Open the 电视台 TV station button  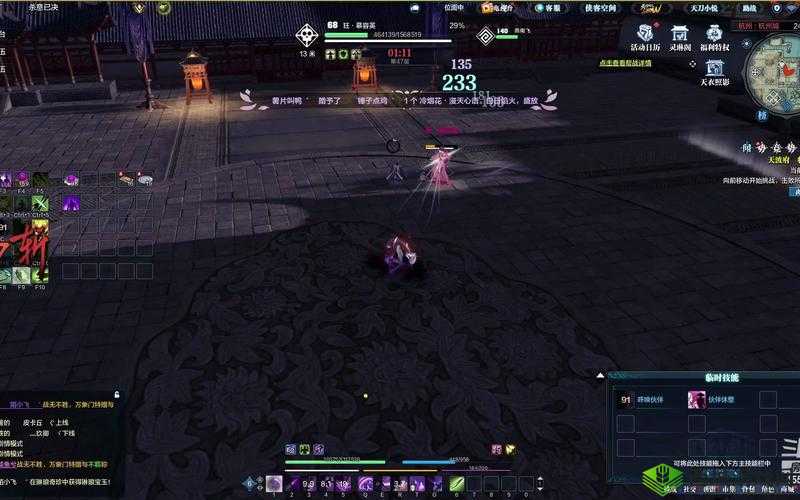click(496, 7)
